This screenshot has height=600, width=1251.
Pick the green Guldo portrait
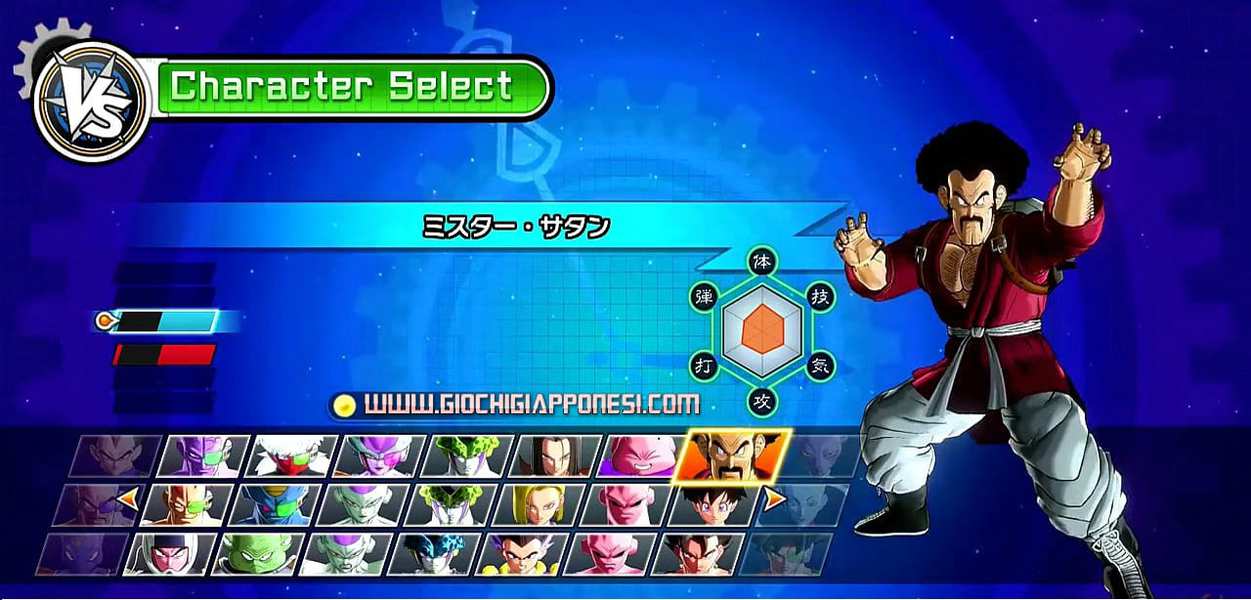click(x=256, y=554)
